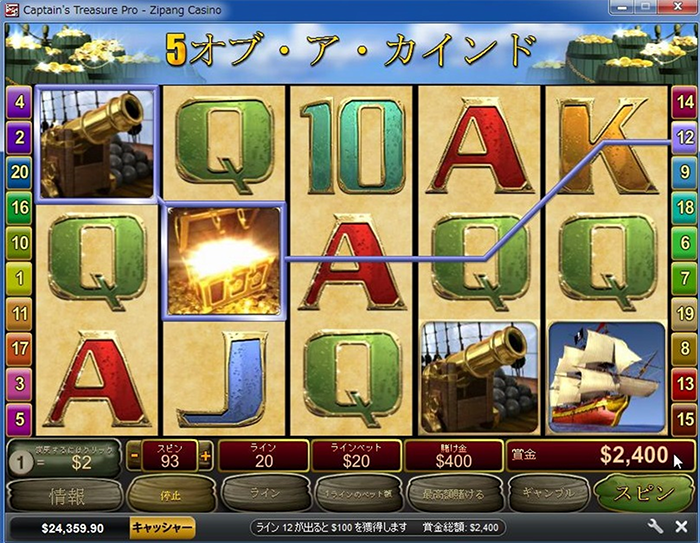This screenshot has height=543, width=700.
Task: Open the キャッシャー cashier
Action: point(162,527)
